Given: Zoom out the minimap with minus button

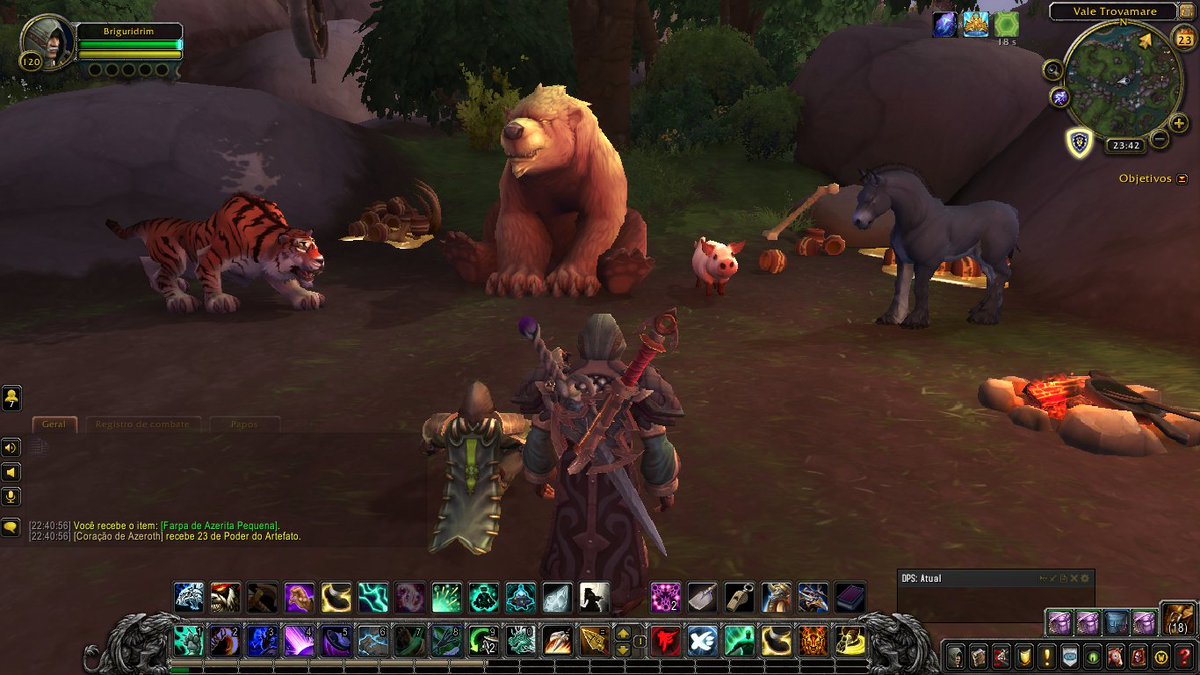Looking at the screenshot, I should click(x=1159, y=139).
